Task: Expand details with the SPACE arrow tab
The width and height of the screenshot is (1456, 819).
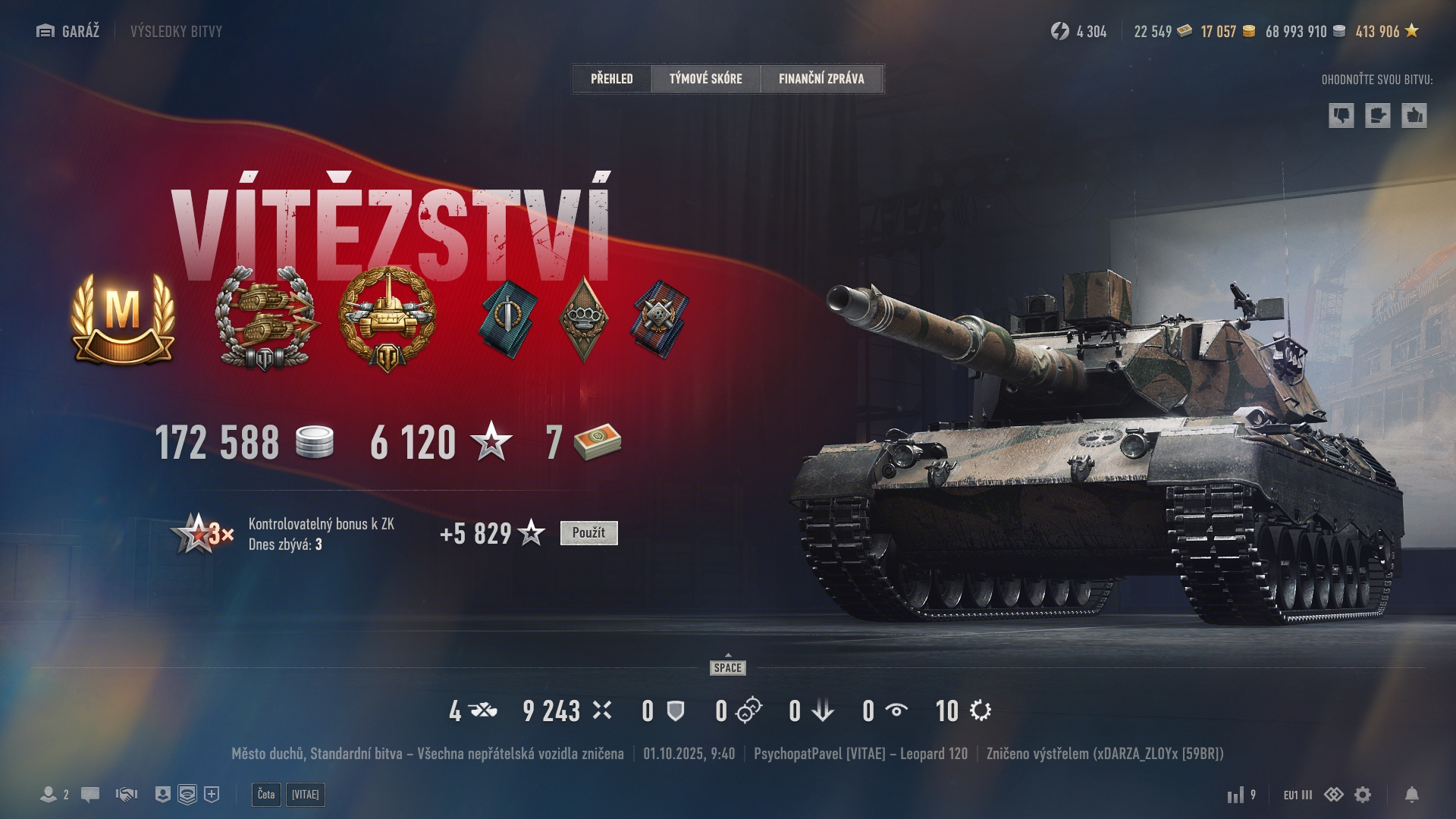Action: (728, 666)
